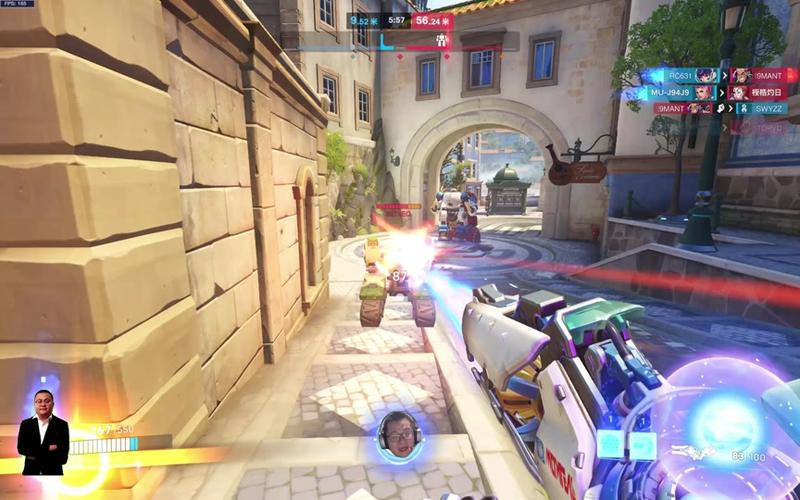The width and height of the screenshot is (800, 500).
Task: Click the robot objective tracker icon
Action: (441, 41)
